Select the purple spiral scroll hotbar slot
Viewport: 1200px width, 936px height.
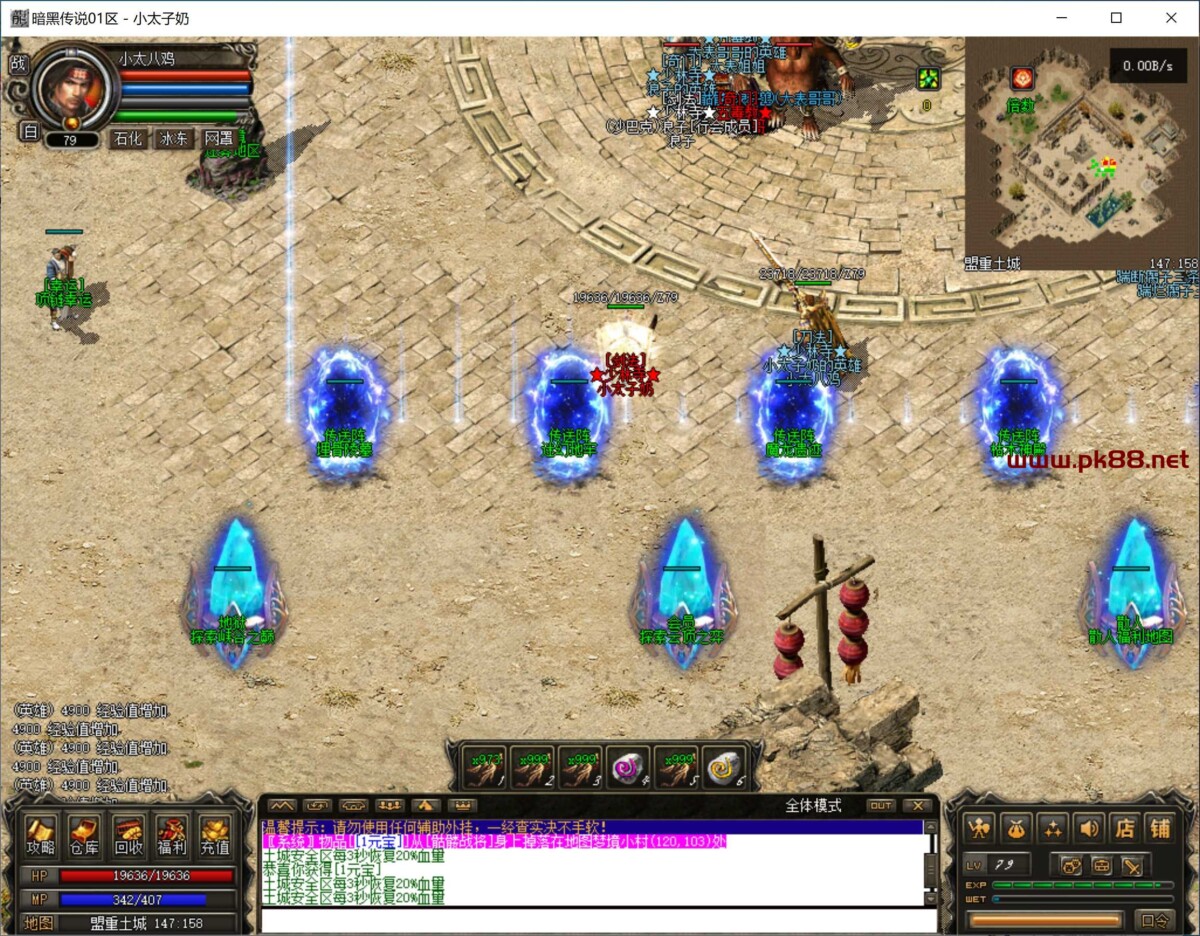click(629, 768)
